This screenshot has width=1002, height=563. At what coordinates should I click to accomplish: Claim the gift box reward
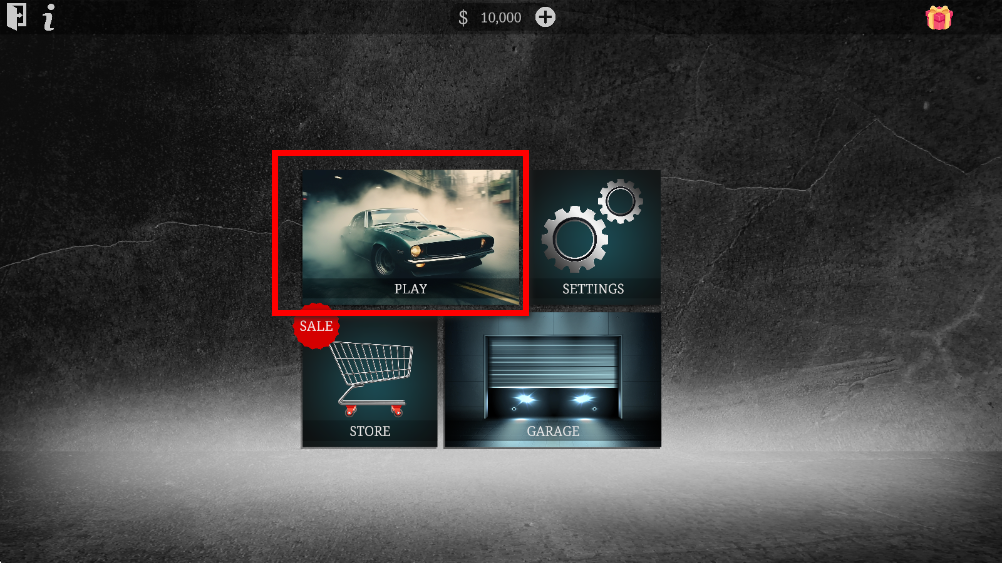(939, 18)
